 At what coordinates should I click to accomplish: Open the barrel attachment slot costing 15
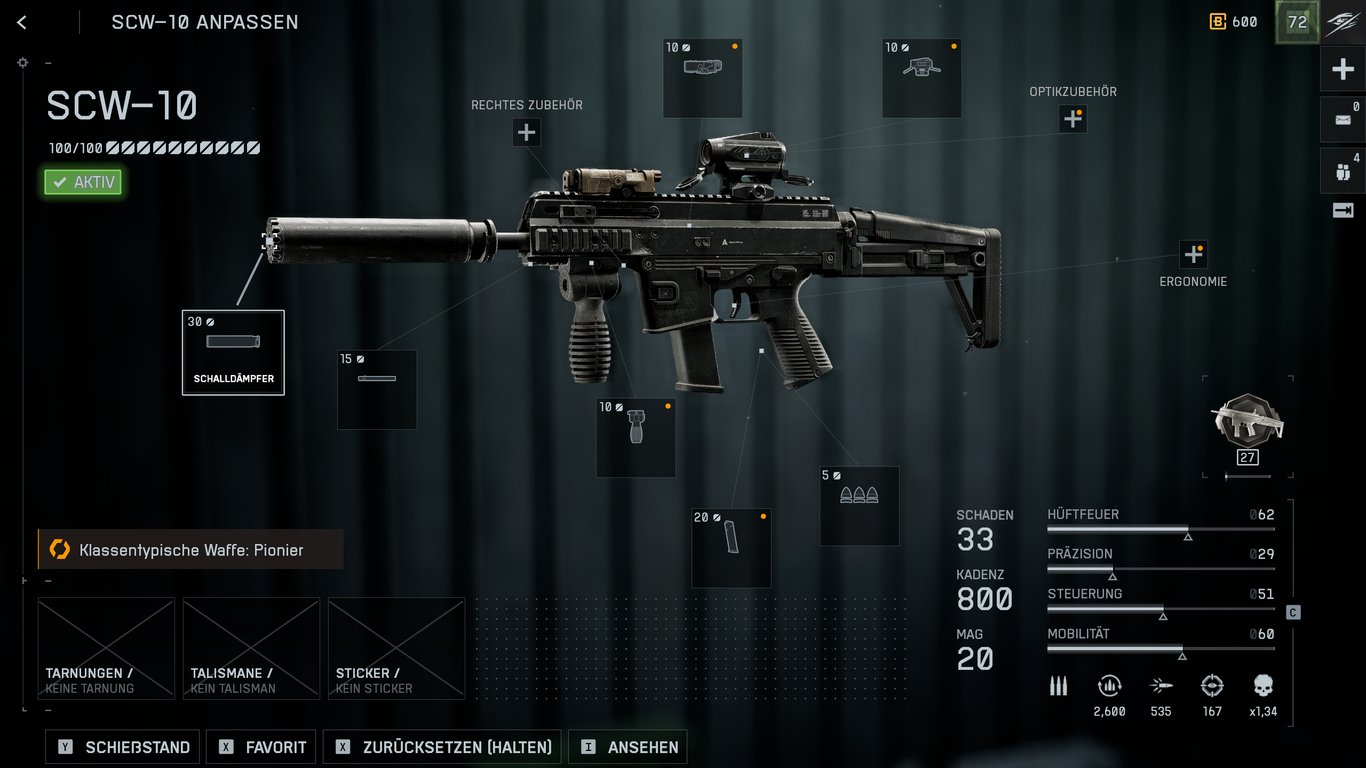(x=377, y=389)
